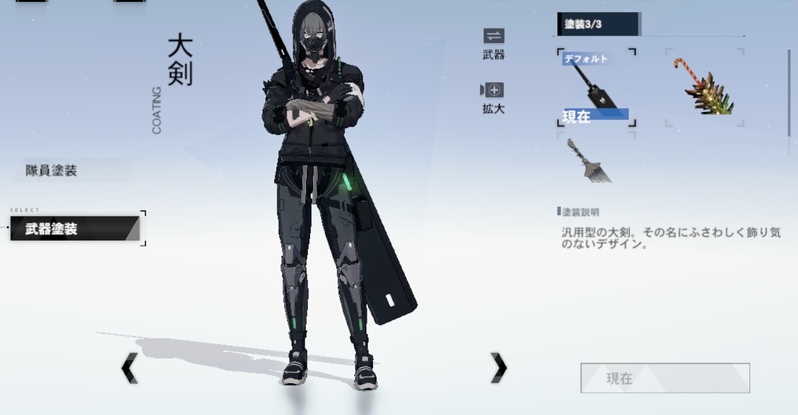Choose the デフォルト default greatsword coating

tap(597, 88)
